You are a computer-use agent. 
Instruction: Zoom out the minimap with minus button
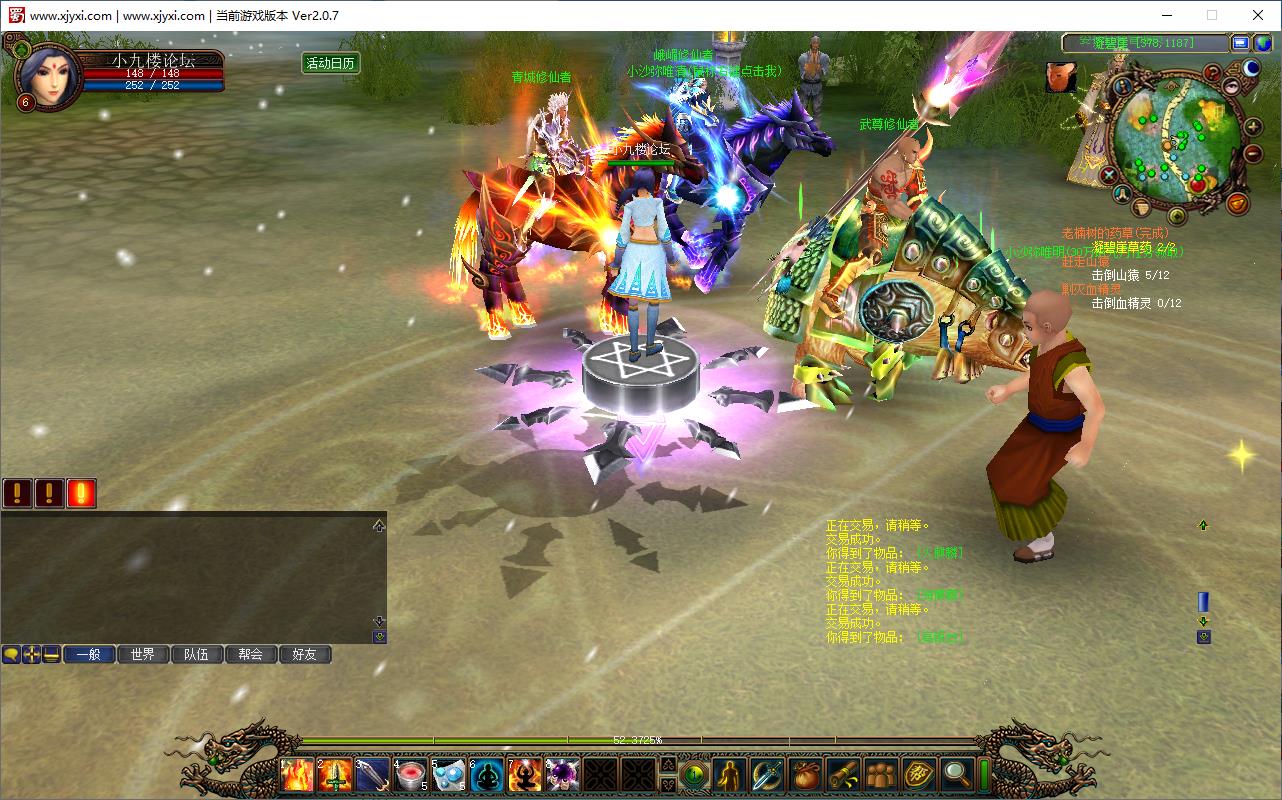coord(1252,153)
